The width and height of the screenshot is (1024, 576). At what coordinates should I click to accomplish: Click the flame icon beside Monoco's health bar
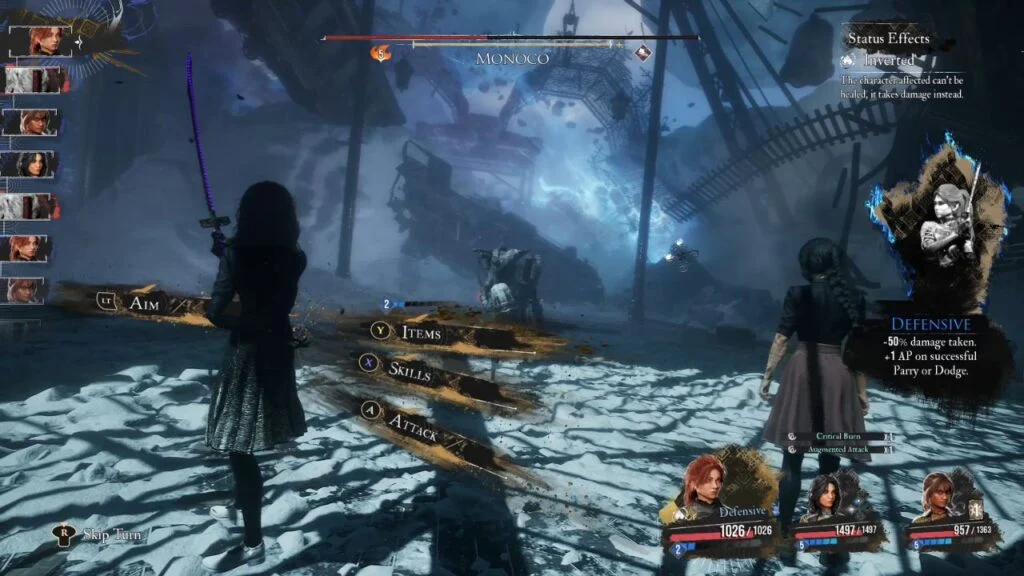381,53
